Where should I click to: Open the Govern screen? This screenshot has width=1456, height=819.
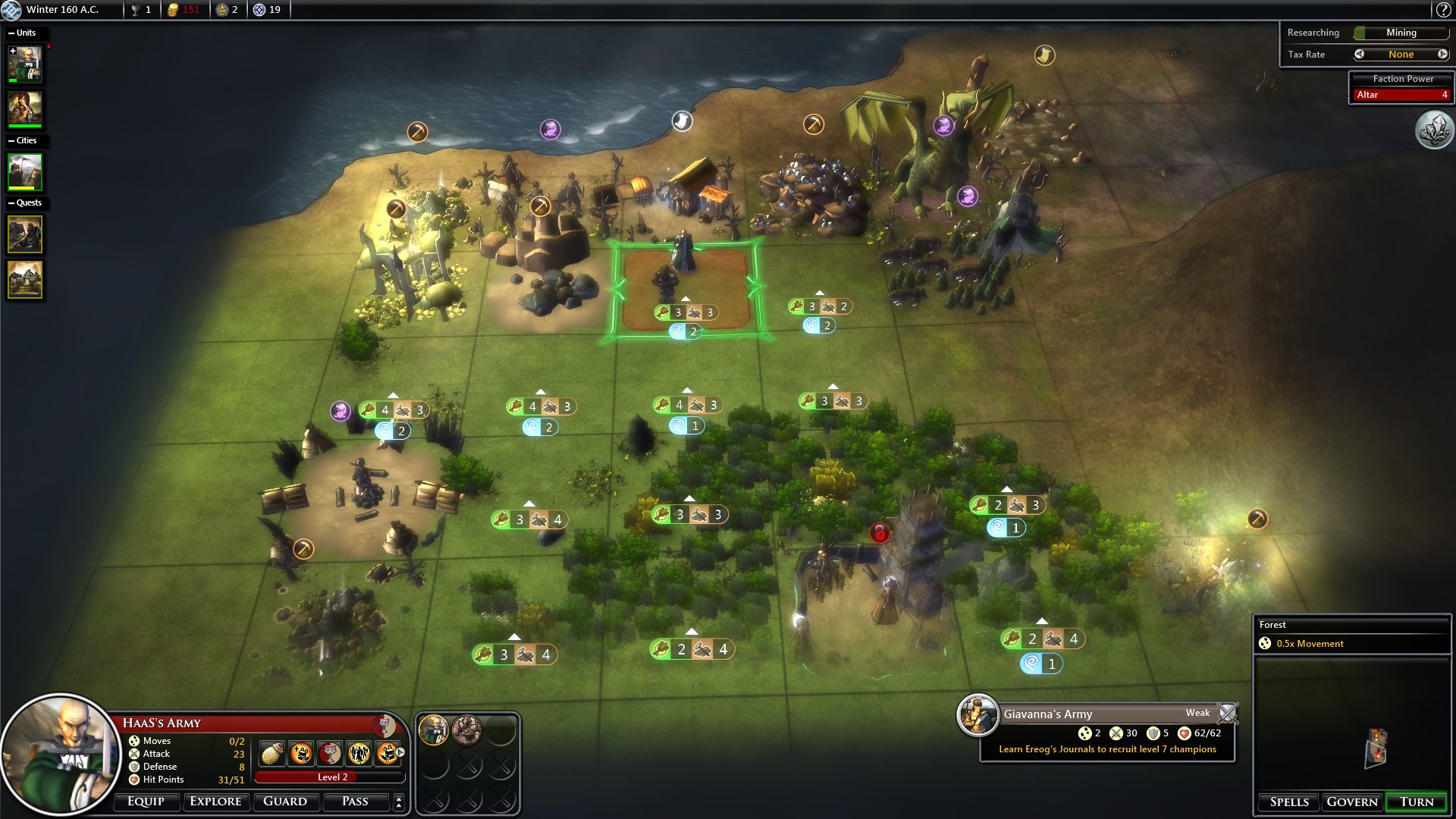click(1352, 802)
